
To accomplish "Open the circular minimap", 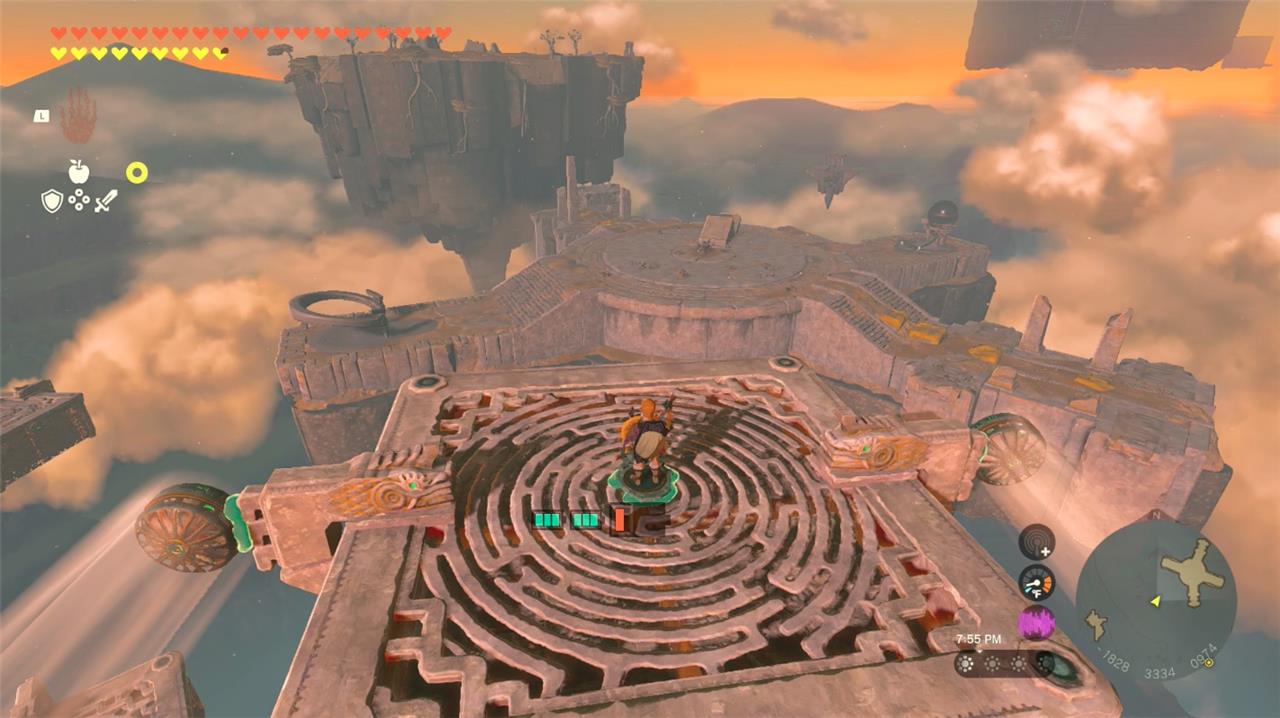I will click(1156, 602).
